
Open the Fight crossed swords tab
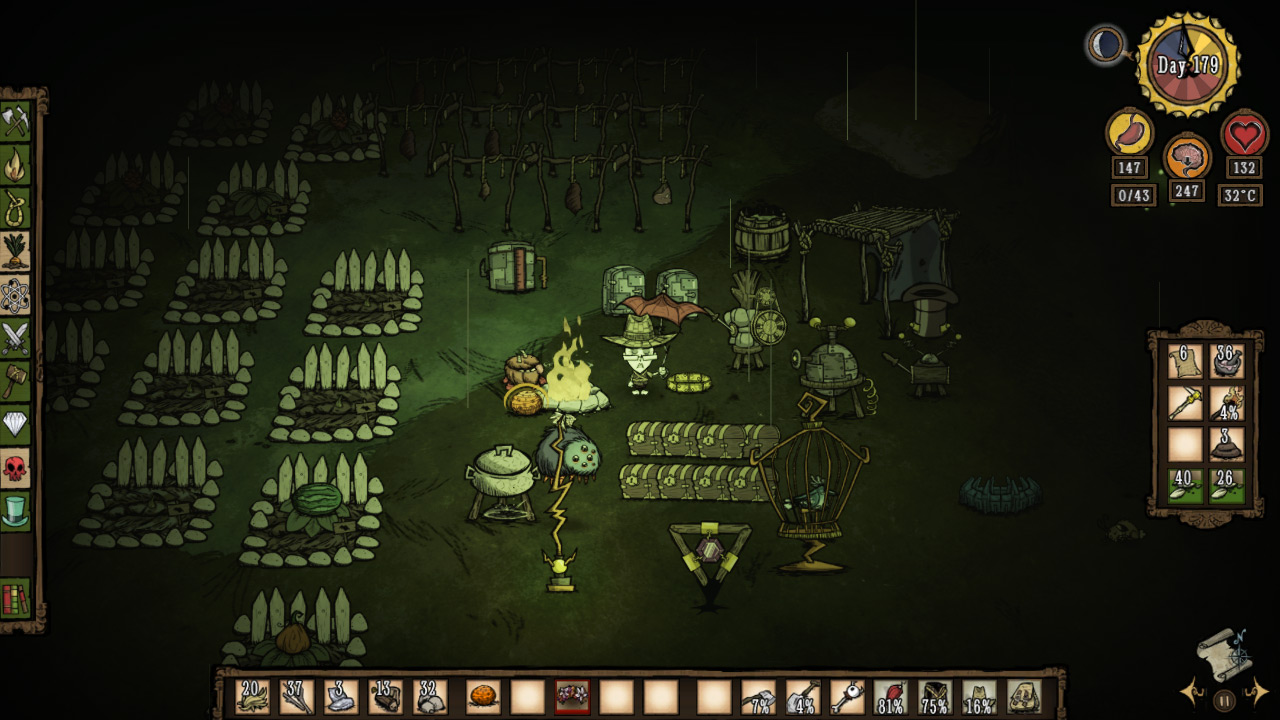[x=17, y=338]
